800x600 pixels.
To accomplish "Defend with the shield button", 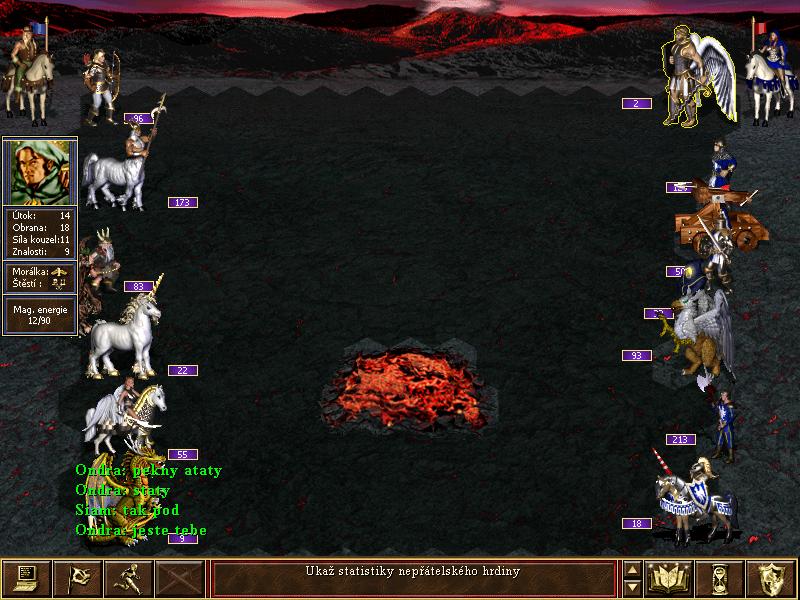I will pyautogui.click(x=772, y=578).
